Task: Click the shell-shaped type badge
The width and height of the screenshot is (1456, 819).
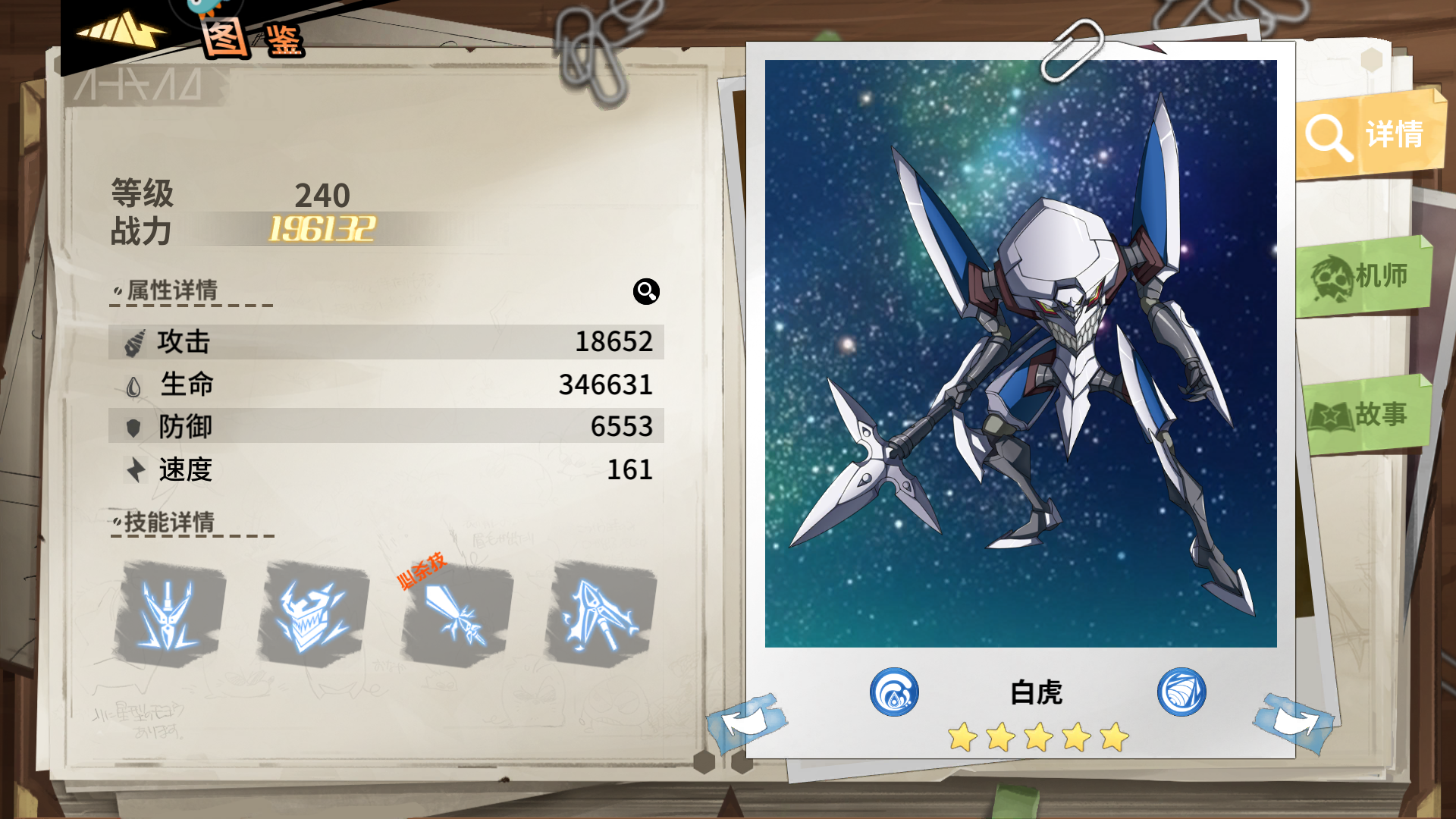Action: [1181, 692]
